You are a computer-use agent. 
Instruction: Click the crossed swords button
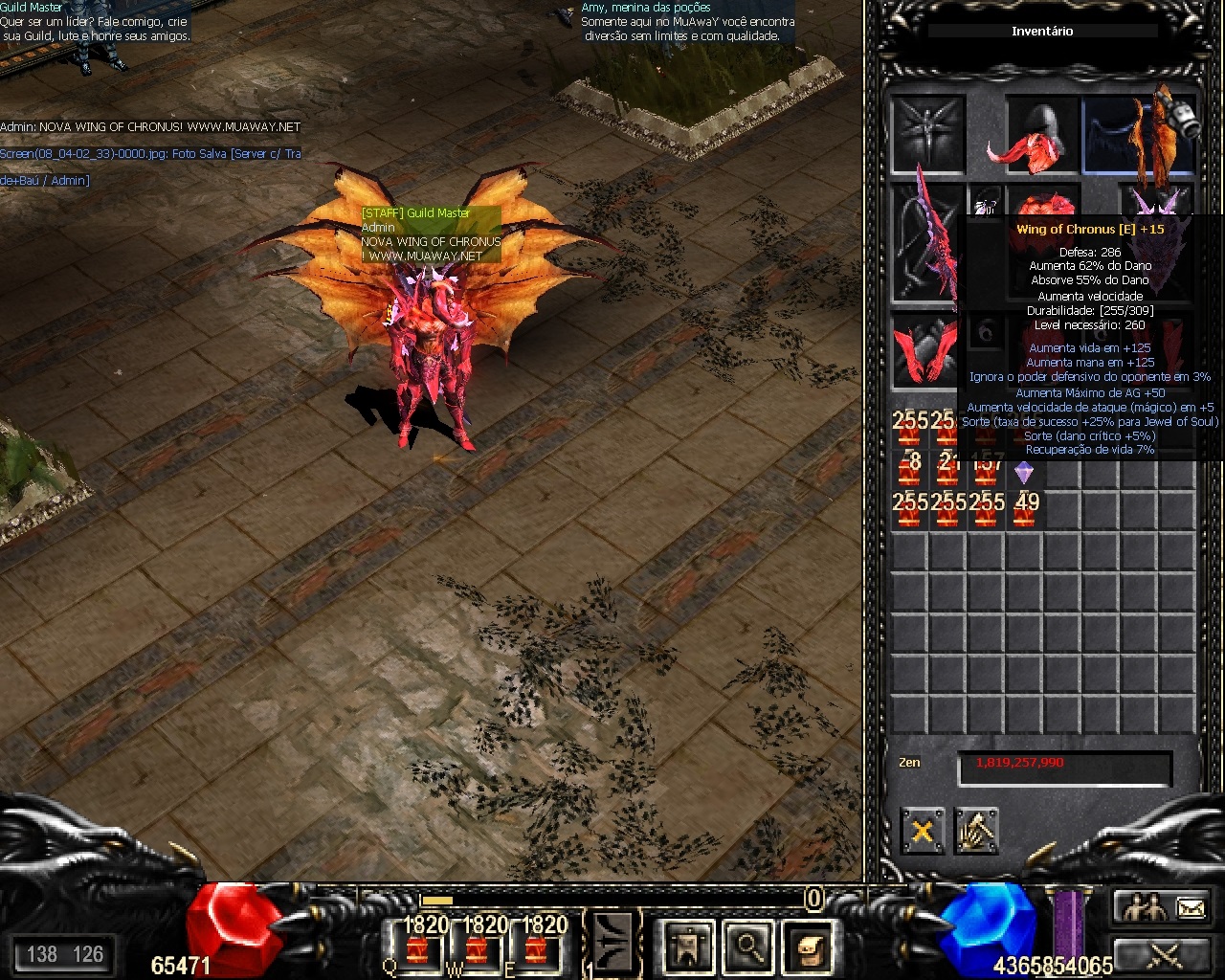click(x=1165, y=954)
